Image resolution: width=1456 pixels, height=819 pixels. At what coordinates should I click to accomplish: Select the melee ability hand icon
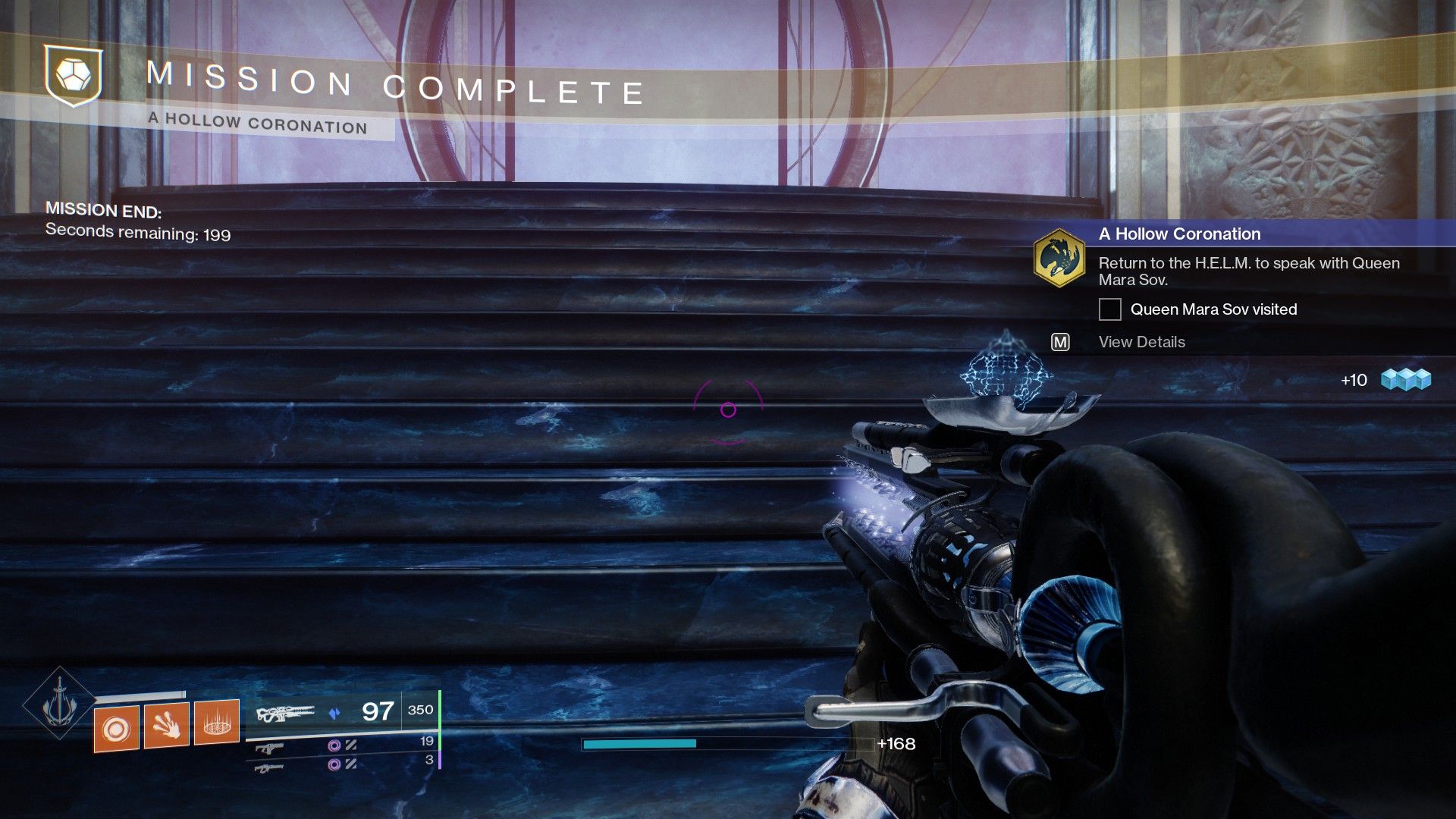[166, 724]
